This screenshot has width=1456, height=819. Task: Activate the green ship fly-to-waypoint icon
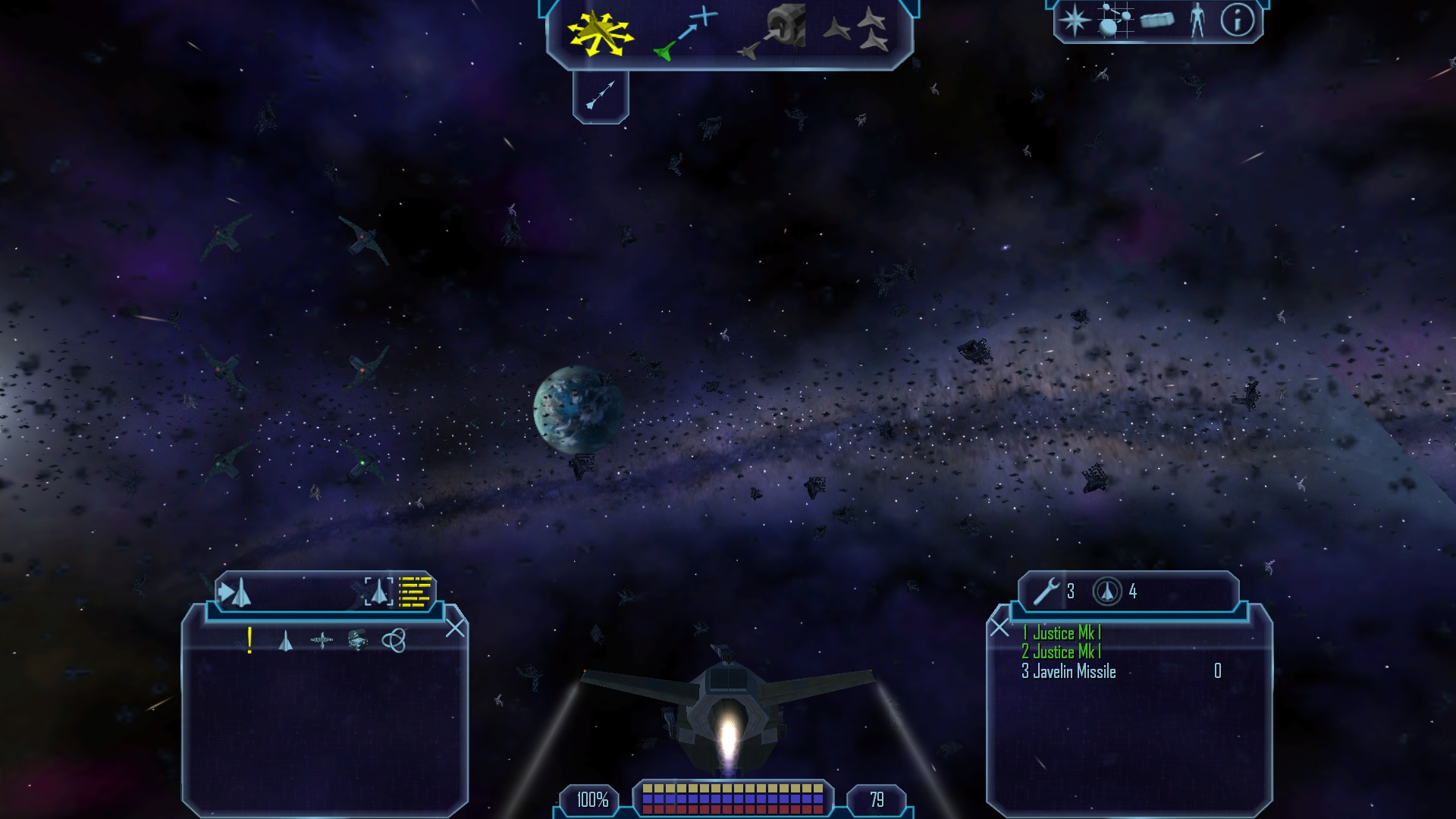[685, 33]
